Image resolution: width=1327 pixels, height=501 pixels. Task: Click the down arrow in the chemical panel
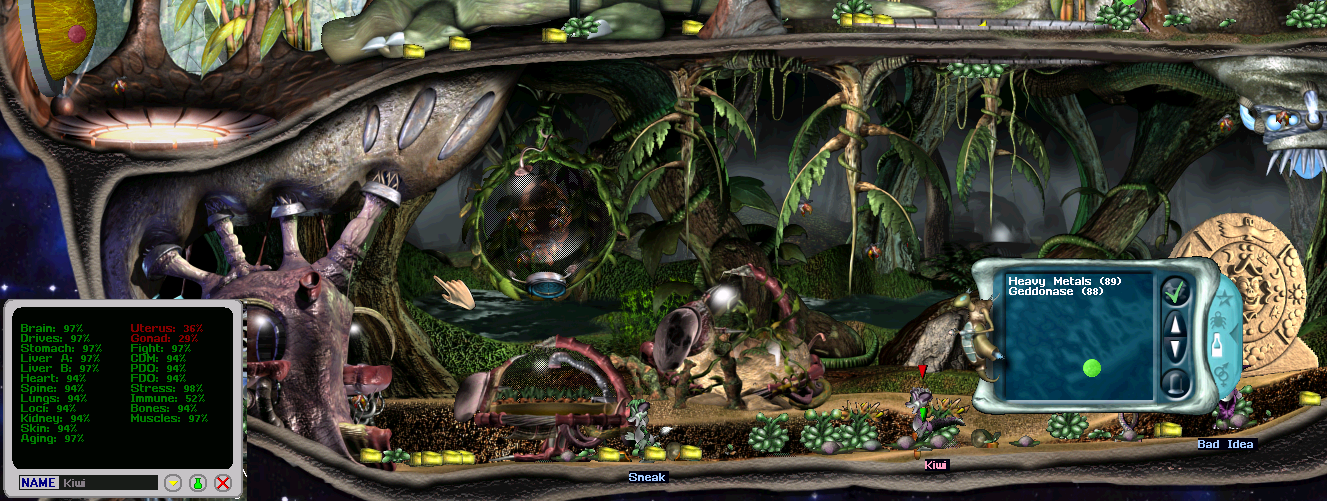1175,350
